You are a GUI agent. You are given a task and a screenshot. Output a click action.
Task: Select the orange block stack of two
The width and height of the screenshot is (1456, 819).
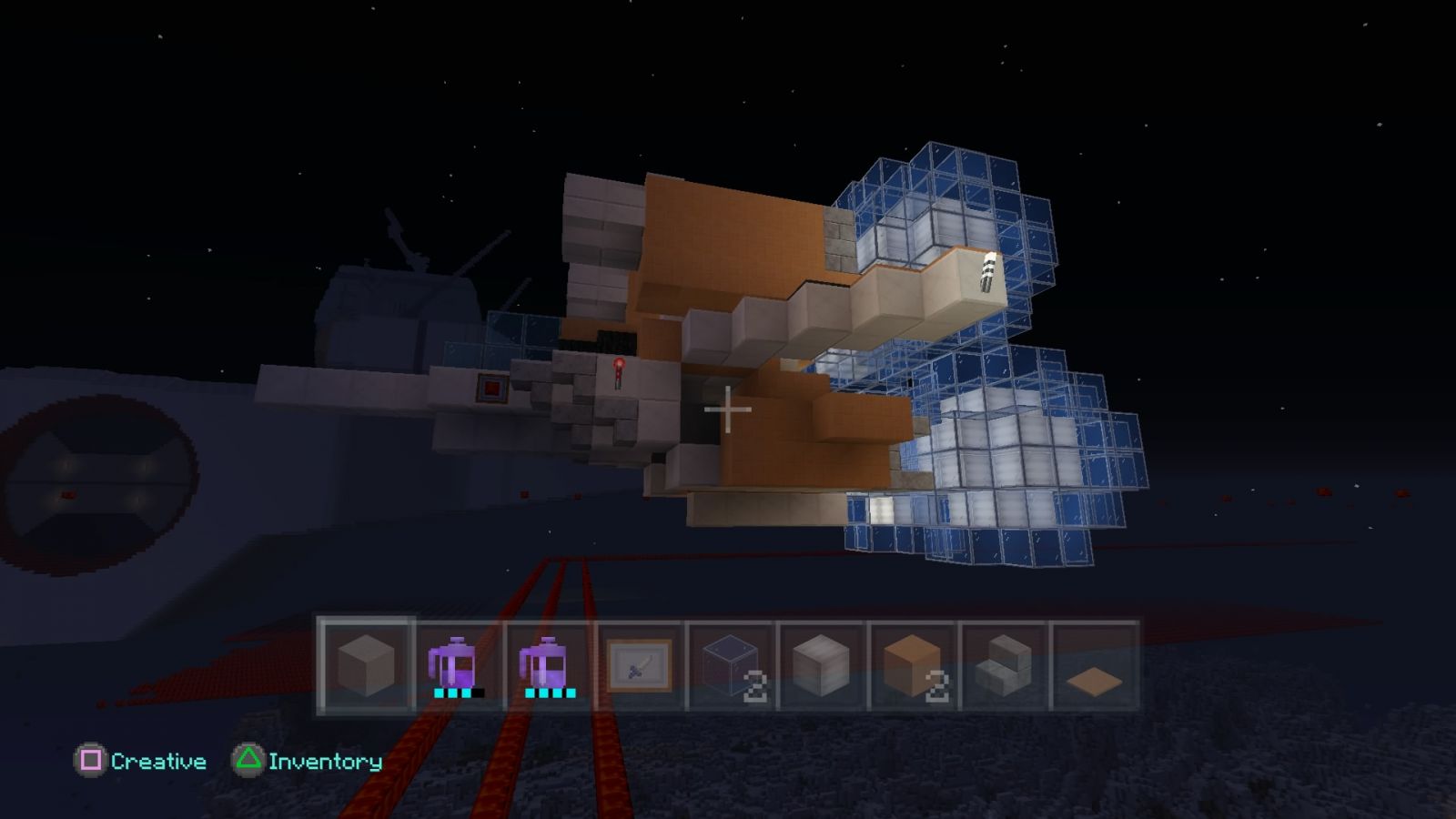[x=912, y=665]
